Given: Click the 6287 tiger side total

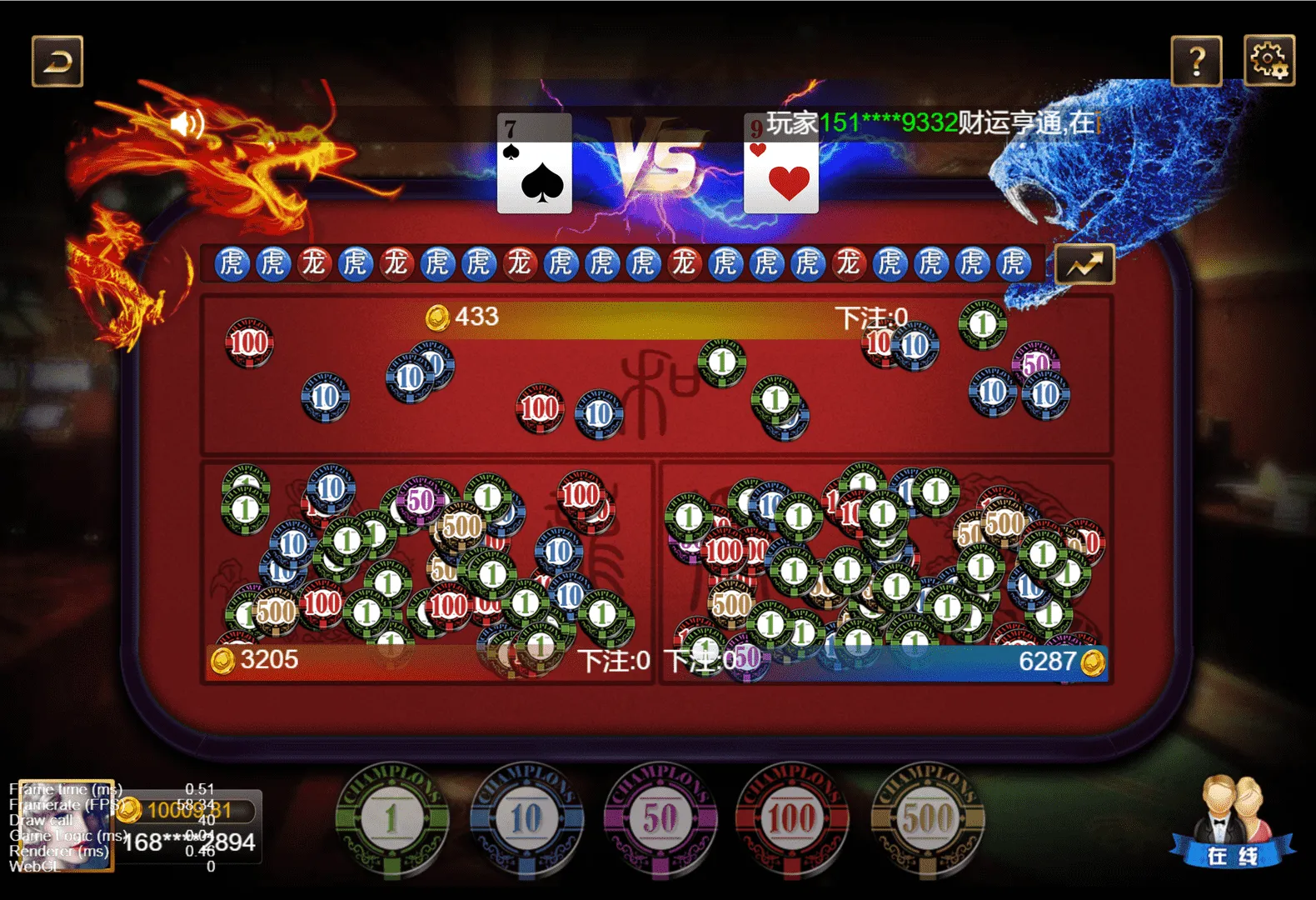Looking at the screenshot, I should tap(1050, 661).
